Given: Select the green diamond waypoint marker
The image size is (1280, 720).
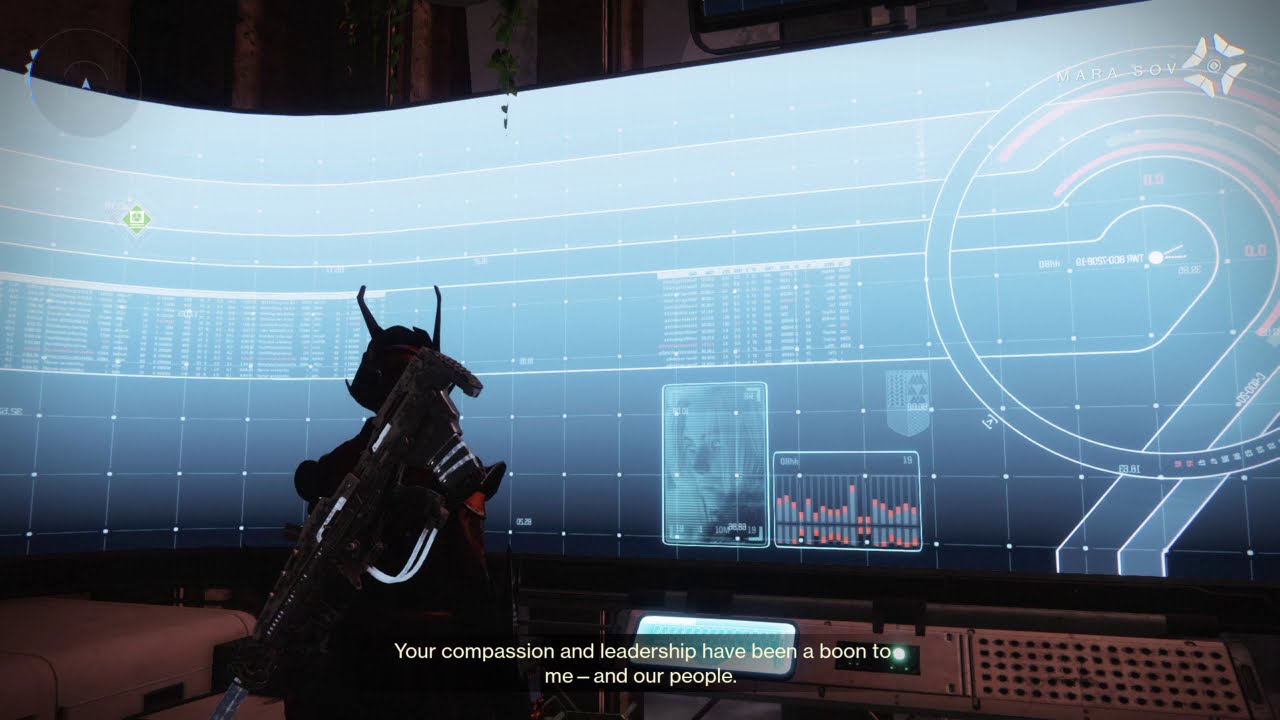Looking at the screenshot, I should tap(136, 218).
